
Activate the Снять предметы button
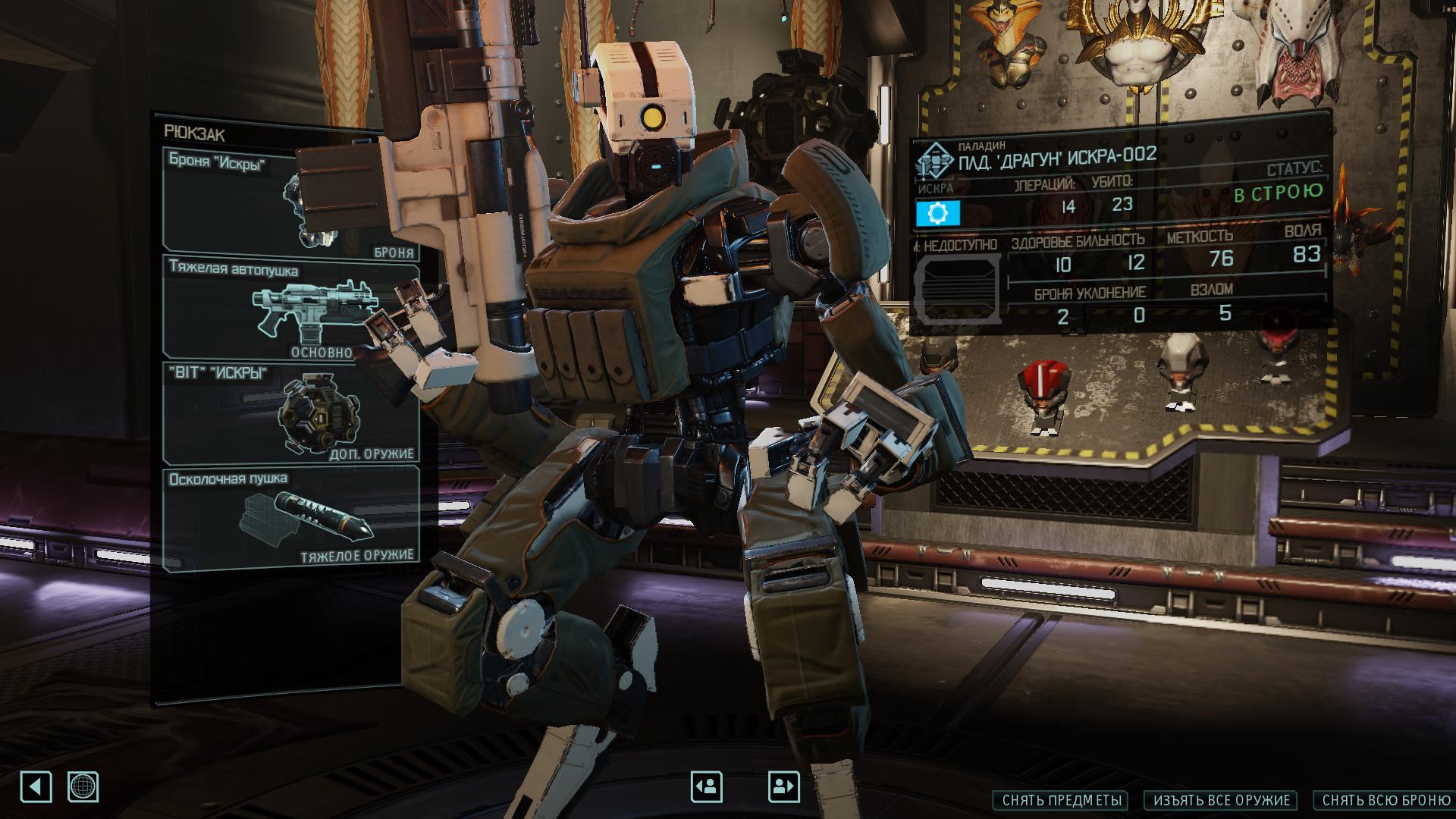1060,800
